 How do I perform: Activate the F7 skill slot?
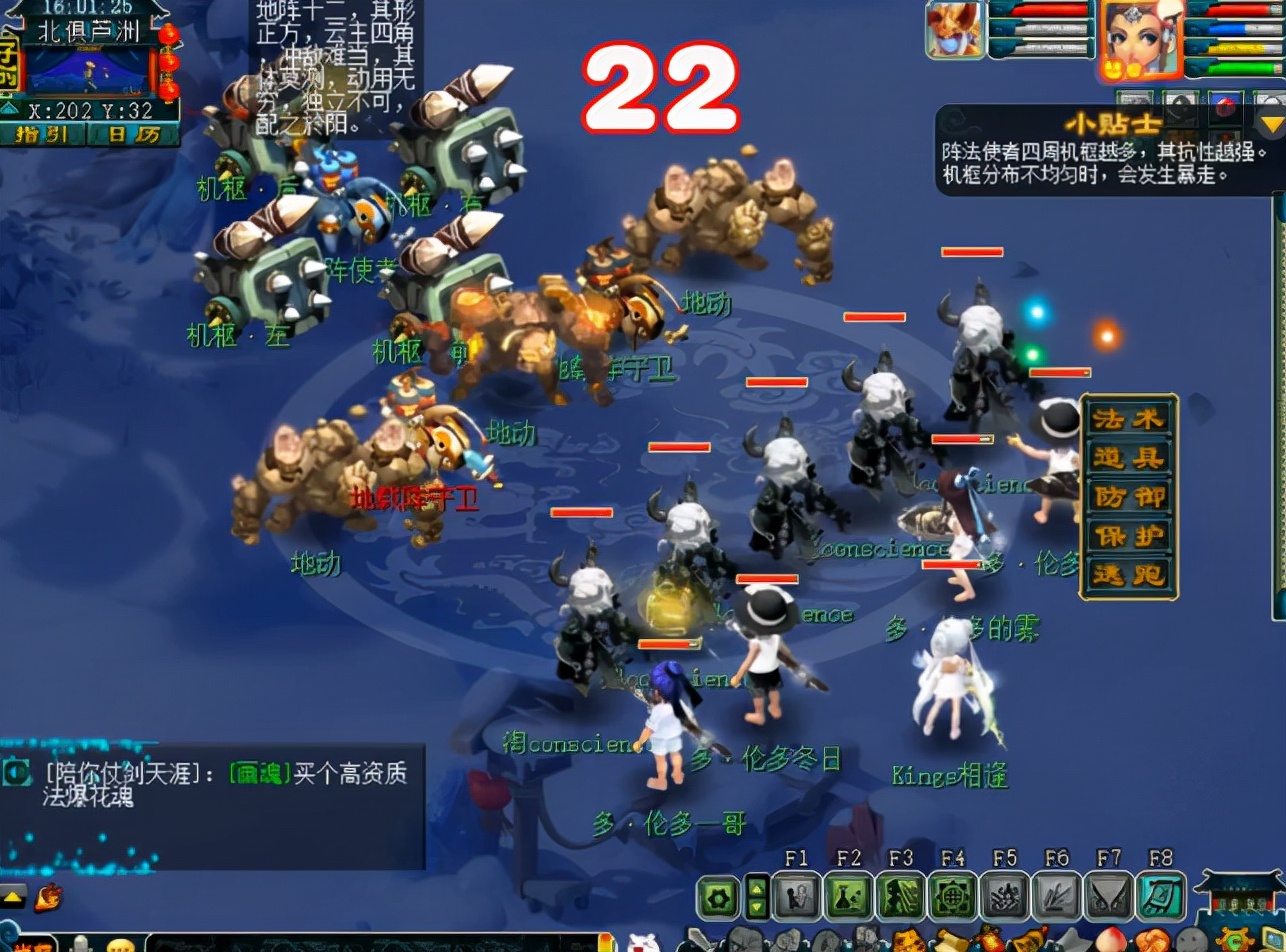point(1109,896)
